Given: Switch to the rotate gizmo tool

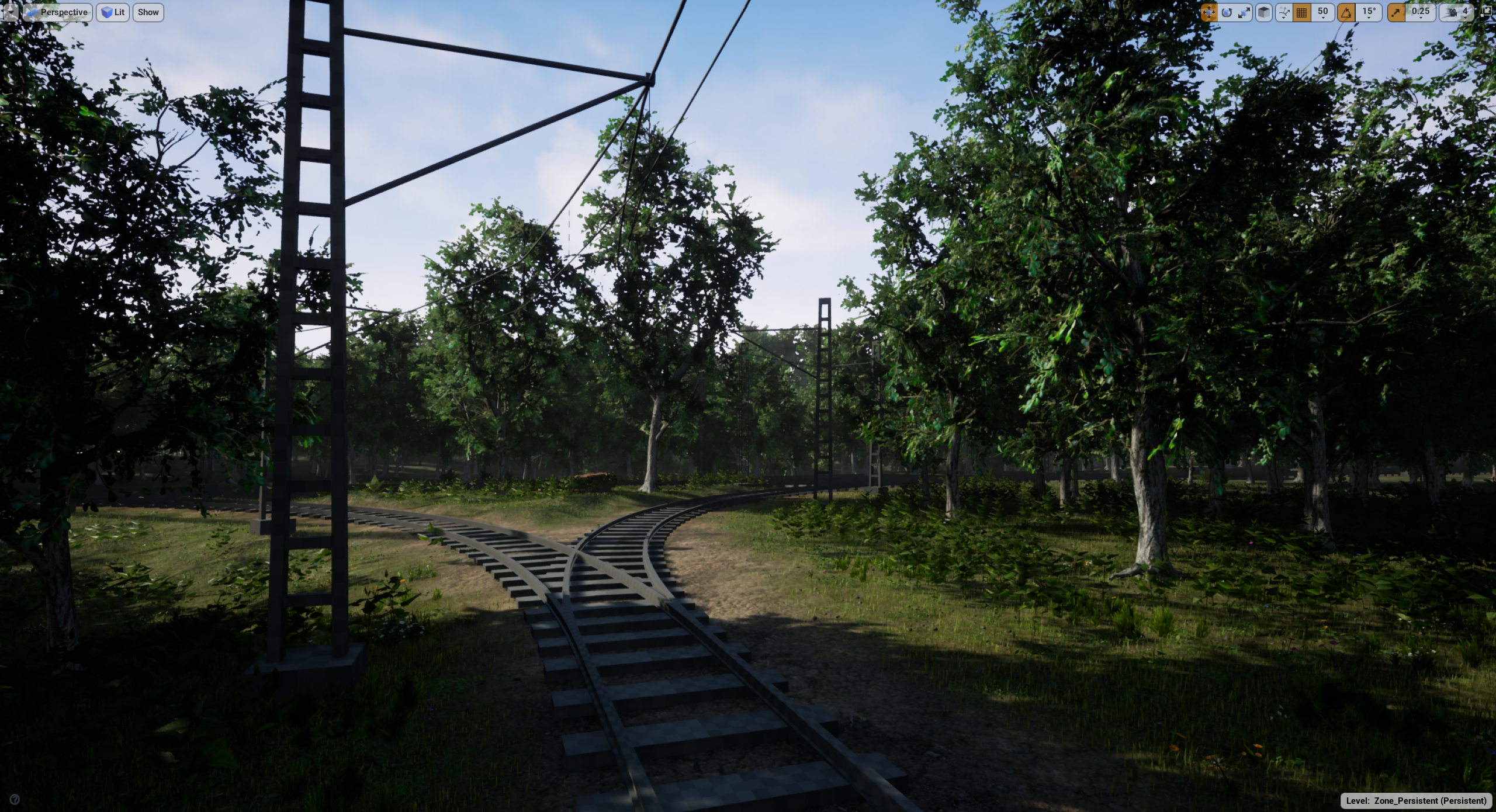Looking at the screenshot, I should 1227,12.
